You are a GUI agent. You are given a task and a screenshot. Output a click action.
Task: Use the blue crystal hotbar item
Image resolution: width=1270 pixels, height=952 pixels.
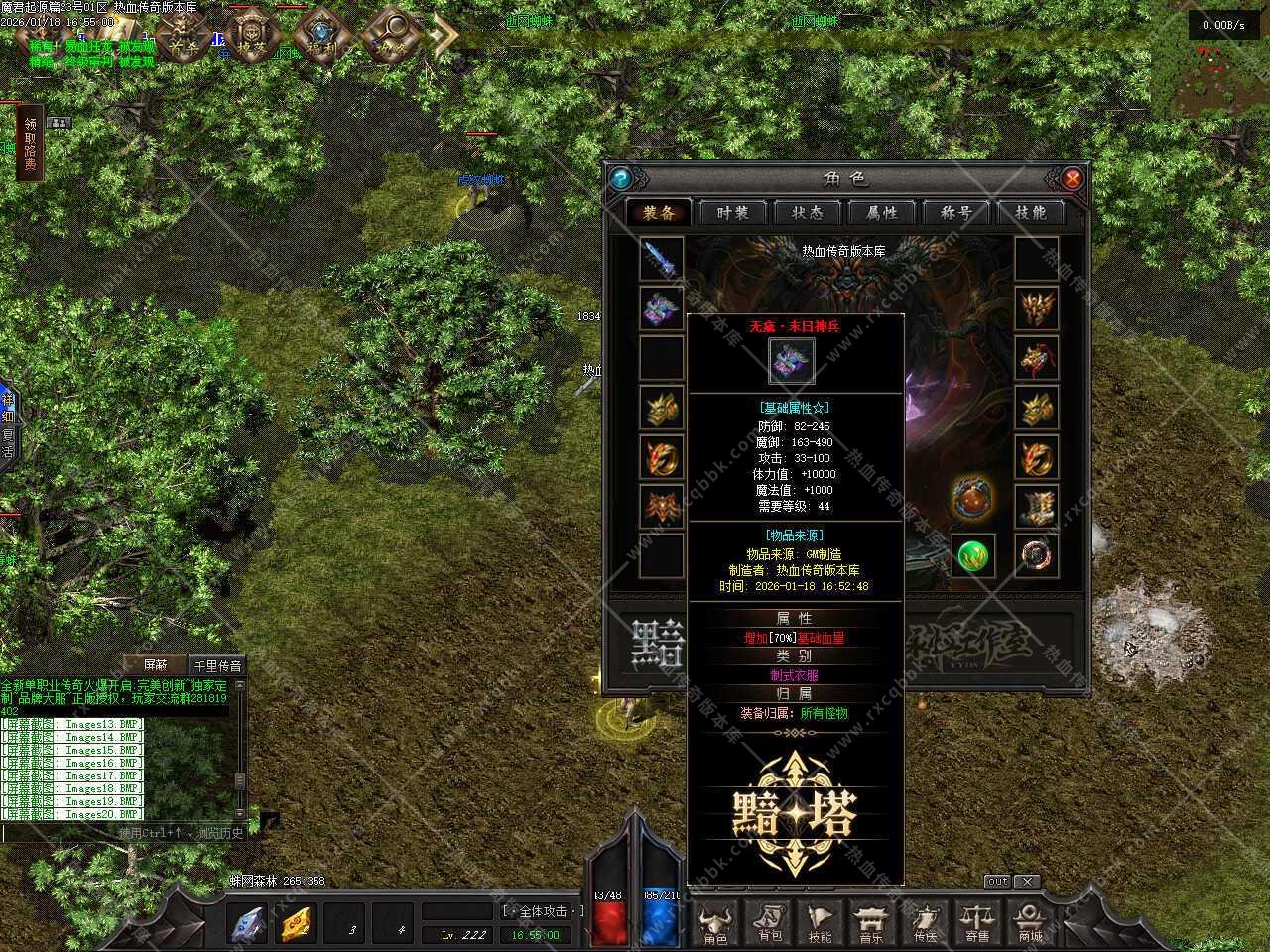[248, 924]
